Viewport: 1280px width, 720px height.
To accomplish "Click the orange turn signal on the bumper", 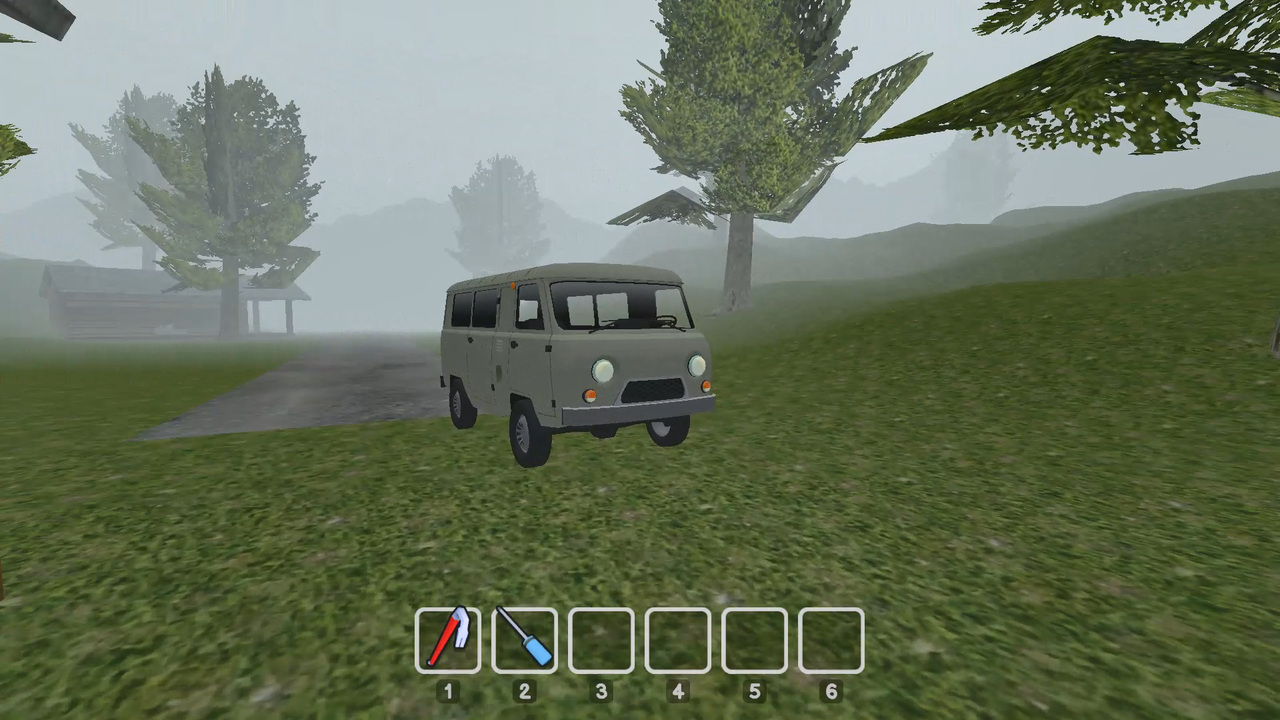I will pyautogui.click(x=590, y=396).
